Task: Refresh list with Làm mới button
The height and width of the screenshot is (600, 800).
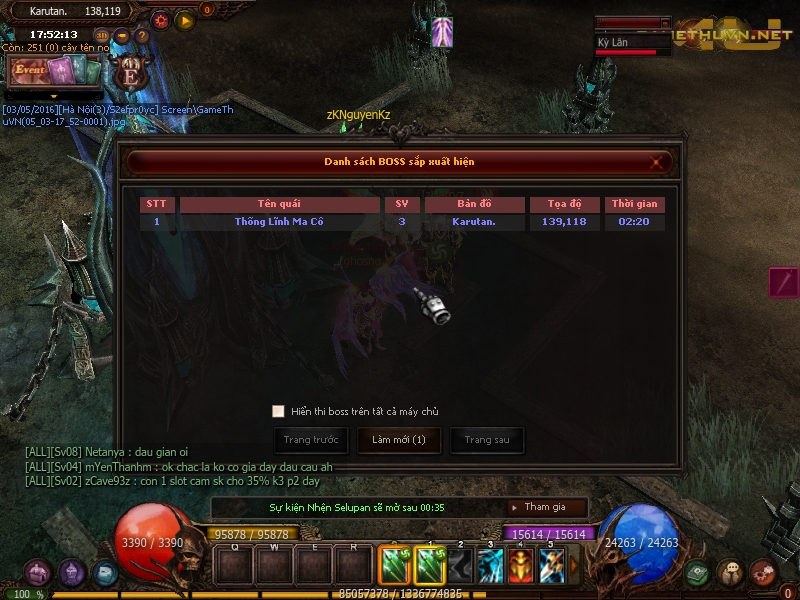Action: (x=399, y=440)
